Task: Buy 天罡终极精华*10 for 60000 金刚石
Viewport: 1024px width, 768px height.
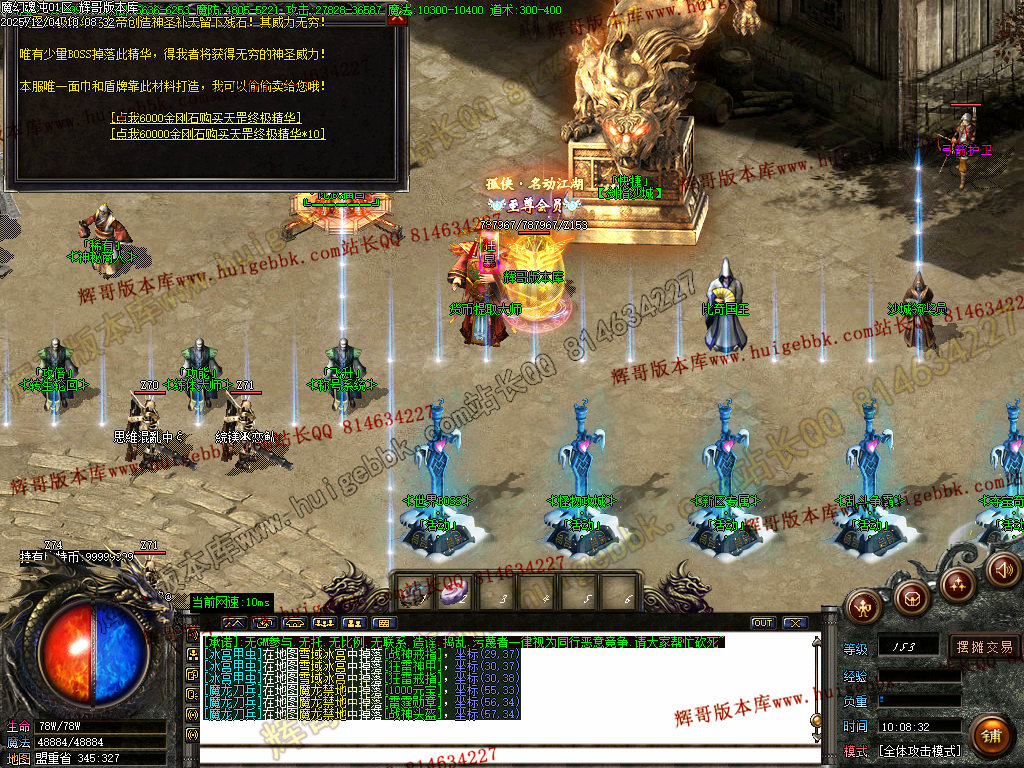Action: pyautogui.click(x=218, y=133)
